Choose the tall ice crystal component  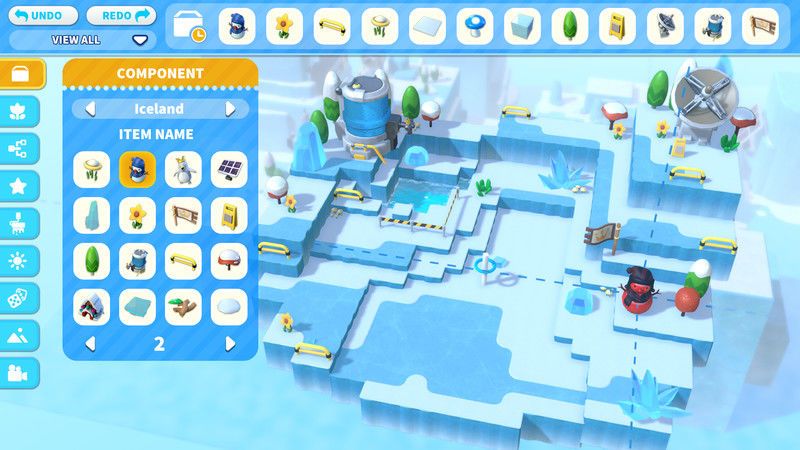point(91,215)
